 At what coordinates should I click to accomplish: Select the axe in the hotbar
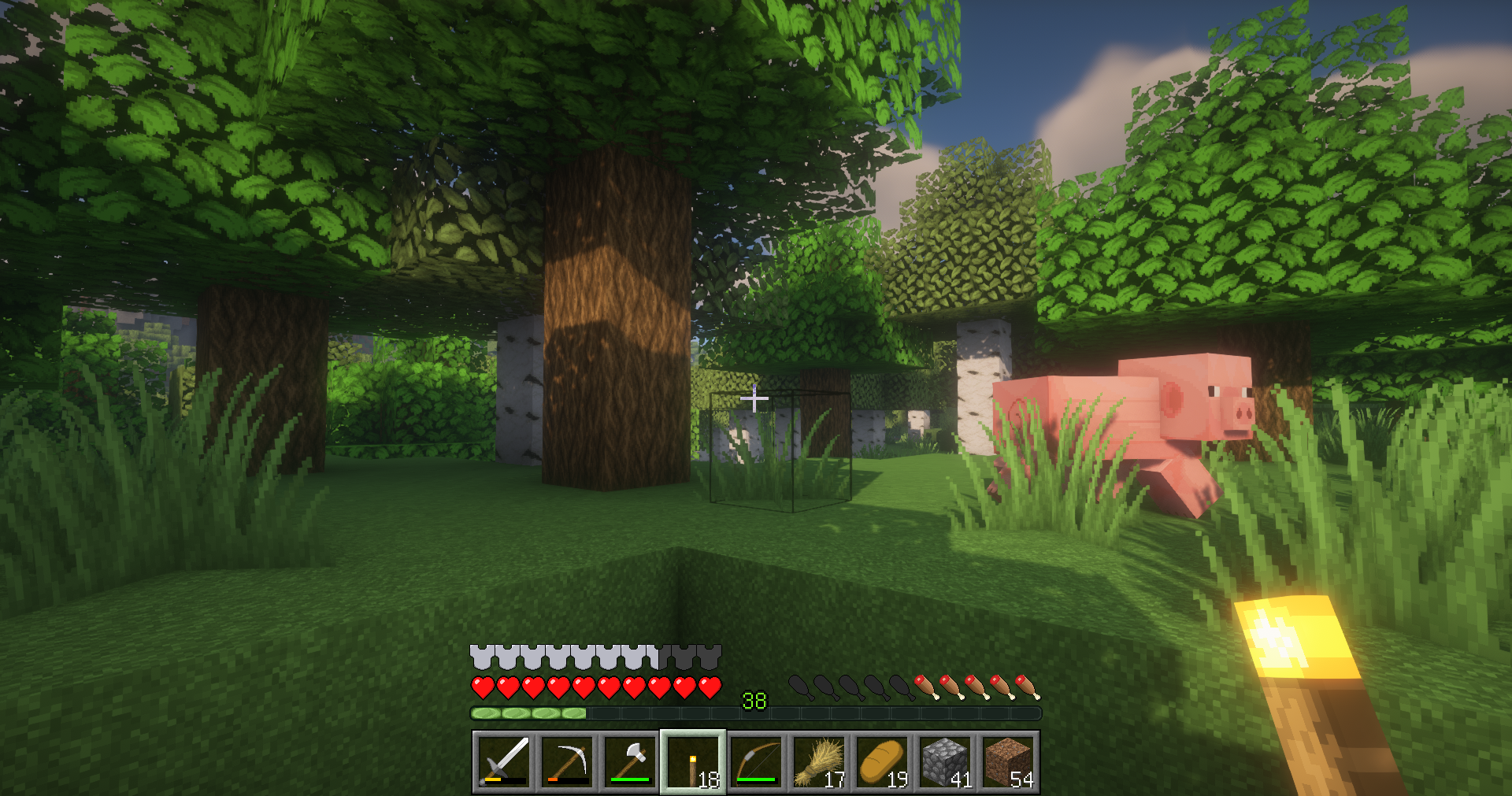631,763
